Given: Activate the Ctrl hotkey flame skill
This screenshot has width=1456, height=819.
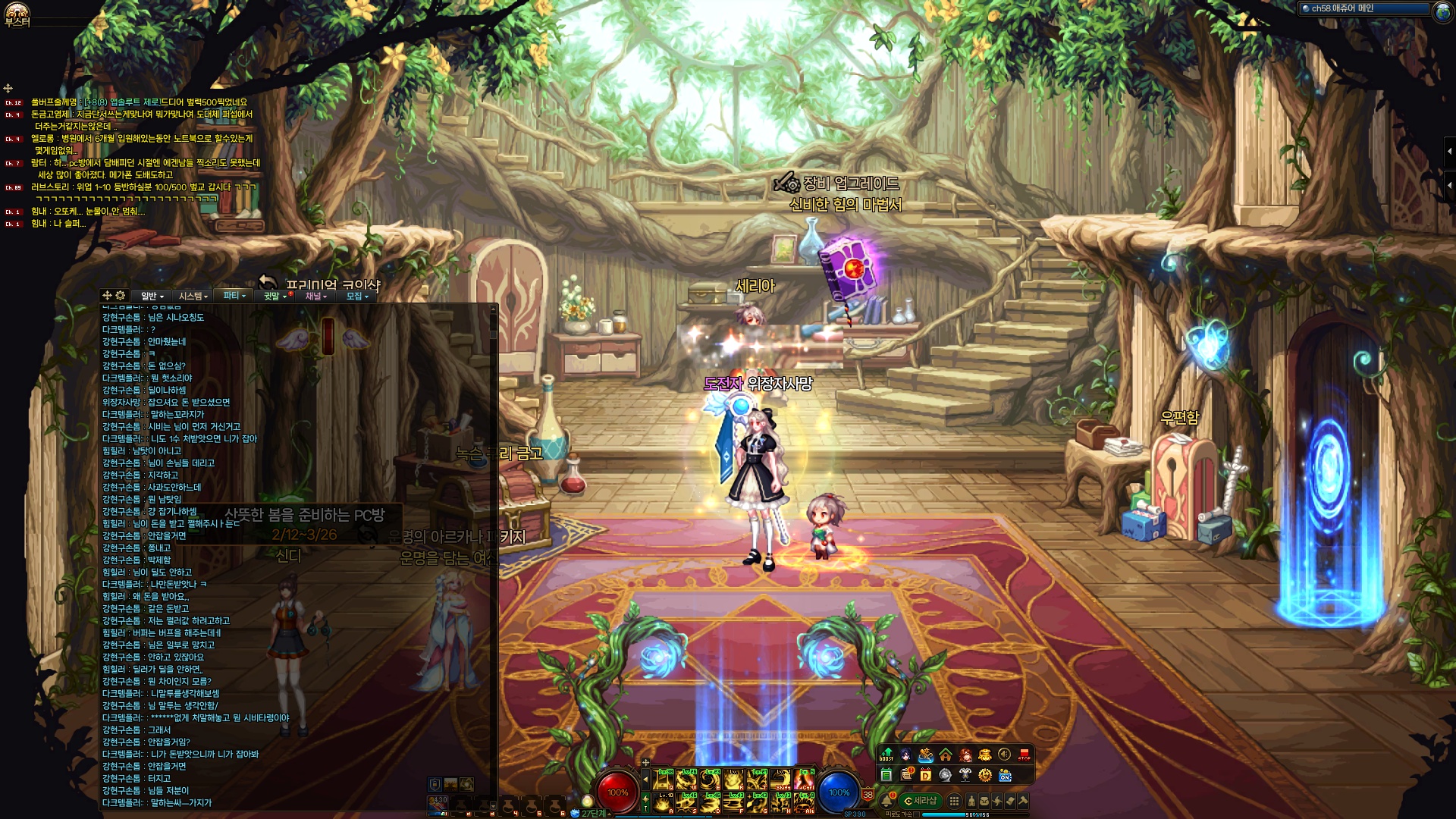Looking at the screenshot, I should coord(805,780).
